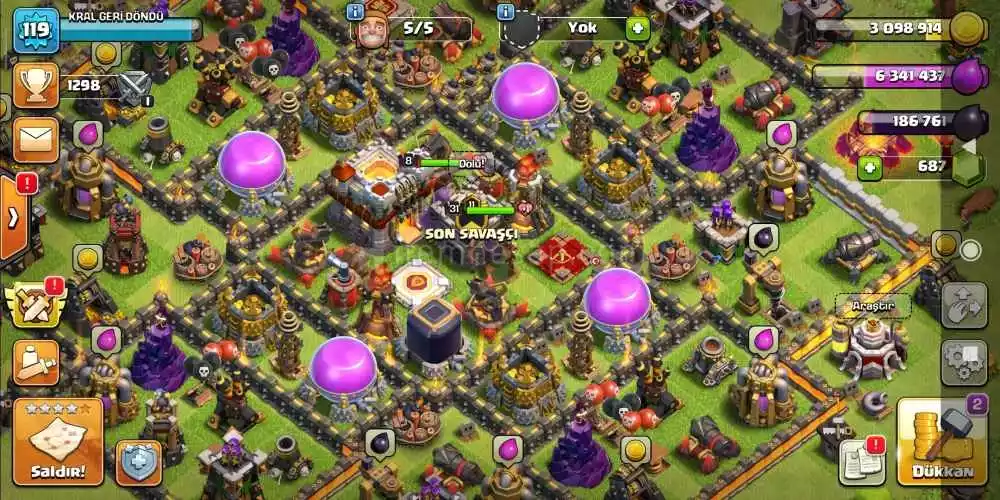Screen dimensions: 1000x500
Task: Show shield info next to Yok
Action: (x=506, y=12)
